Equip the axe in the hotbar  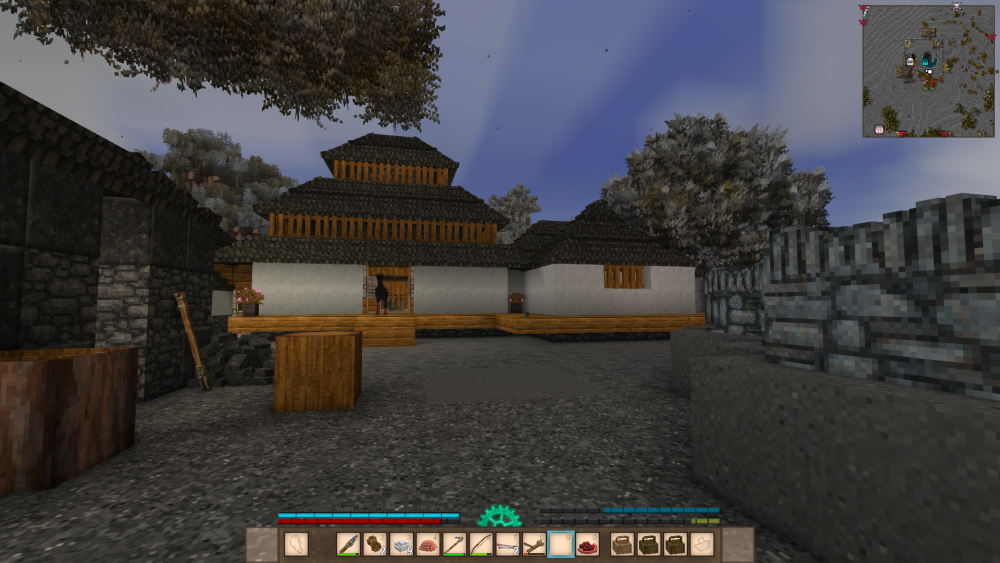[454, 544]
